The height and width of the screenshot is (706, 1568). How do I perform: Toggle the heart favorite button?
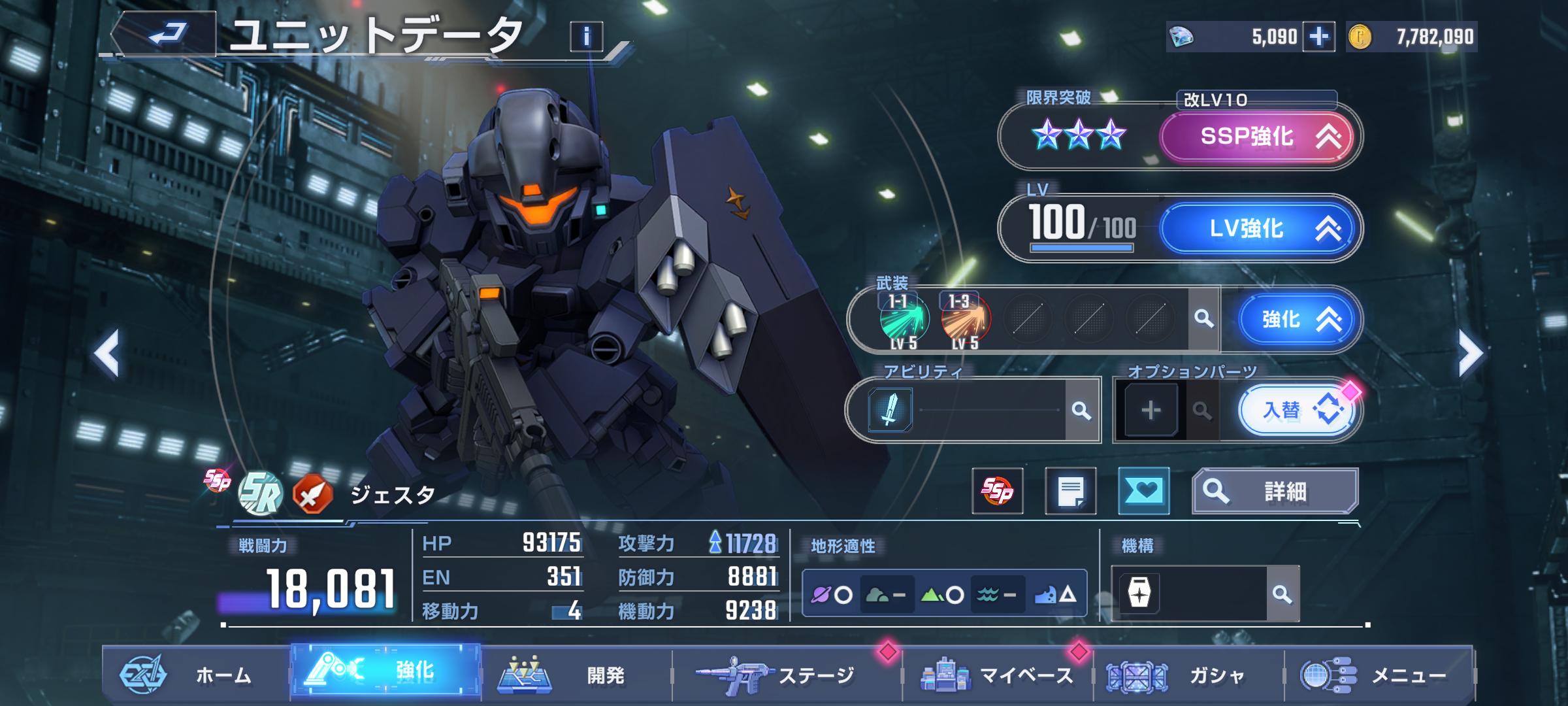(1143, 491)
